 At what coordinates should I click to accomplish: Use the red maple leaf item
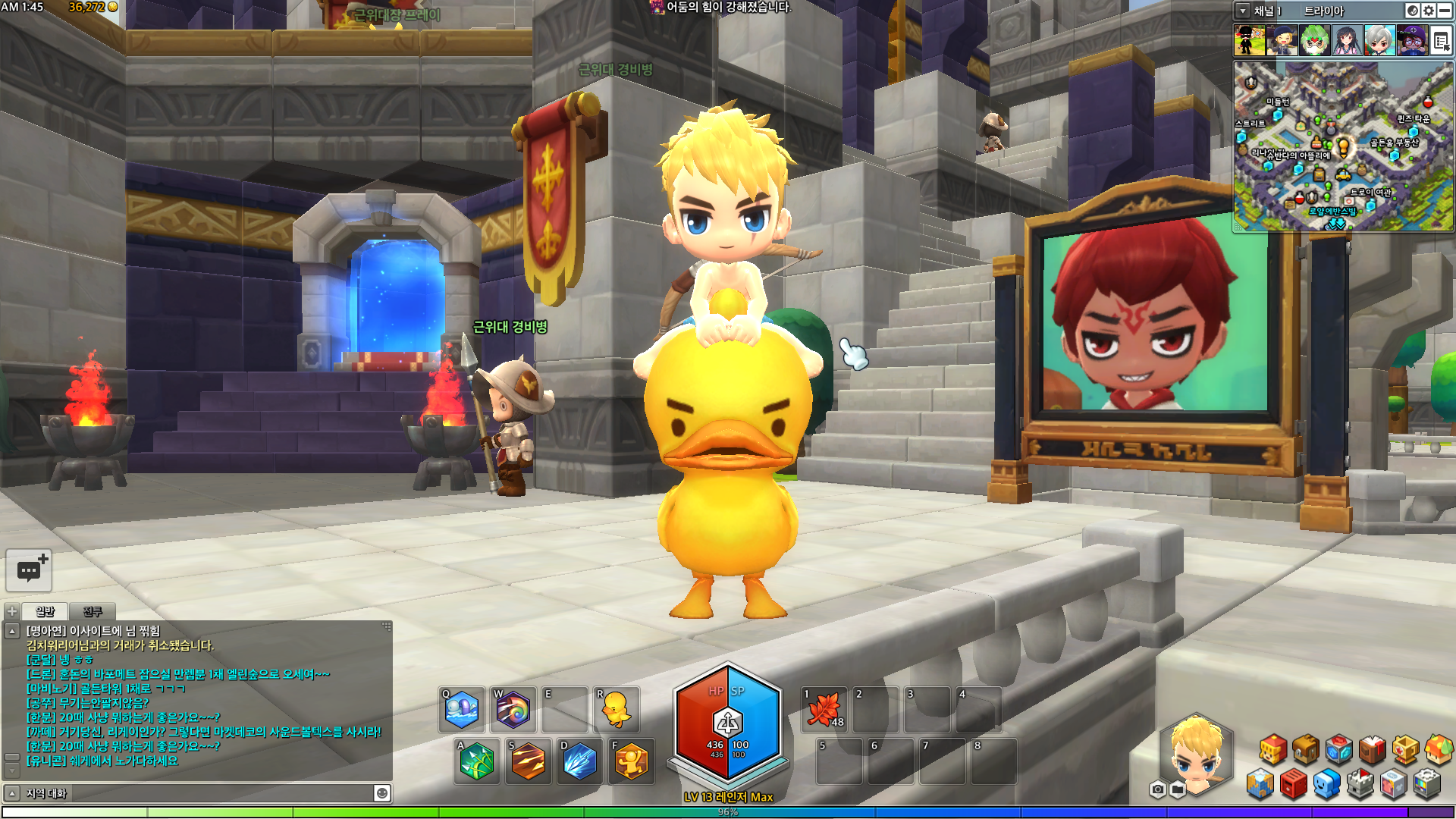824,710
